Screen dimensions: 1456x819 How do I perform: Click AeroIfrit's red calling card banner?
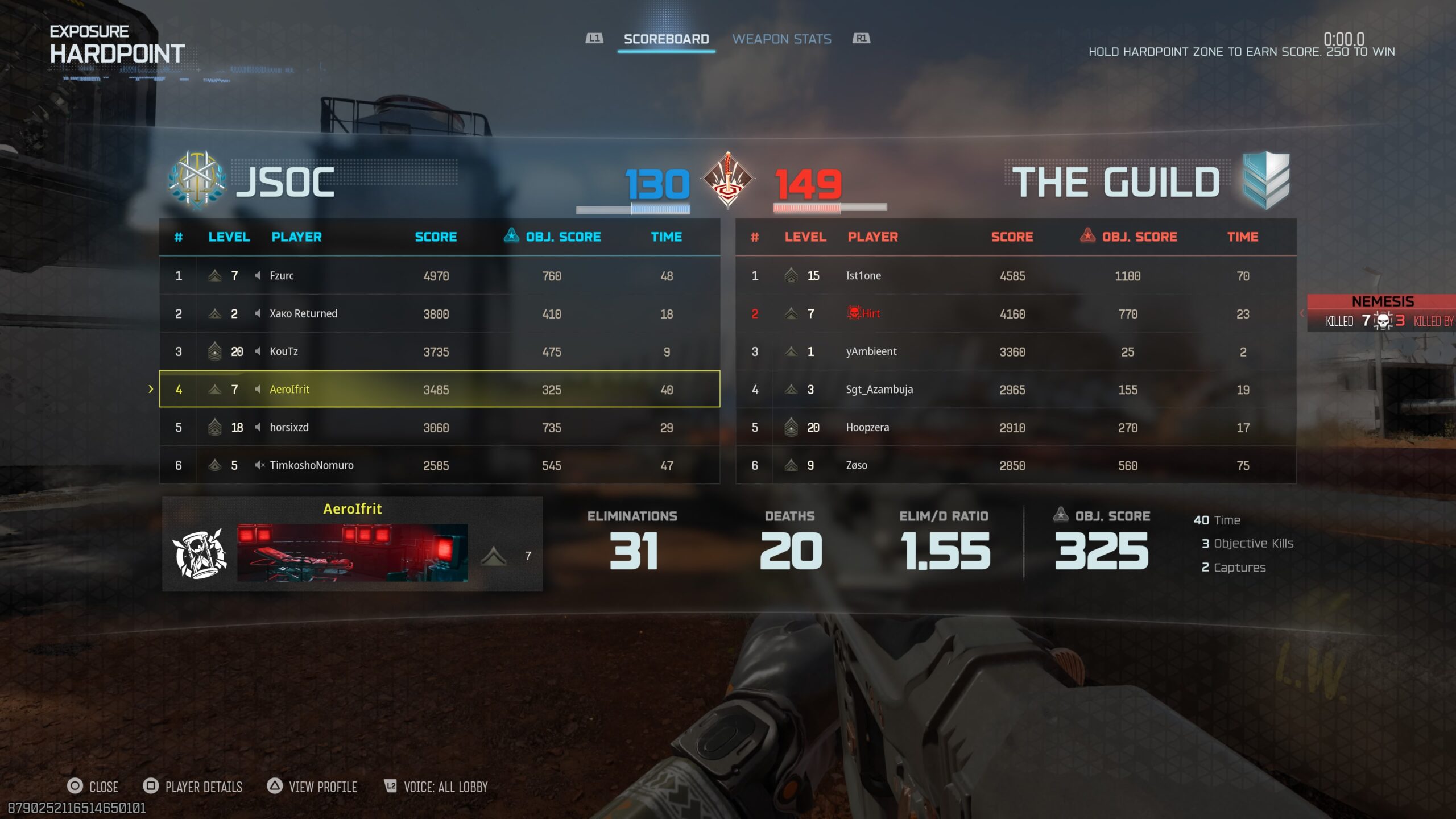click(x=352, y=552)
